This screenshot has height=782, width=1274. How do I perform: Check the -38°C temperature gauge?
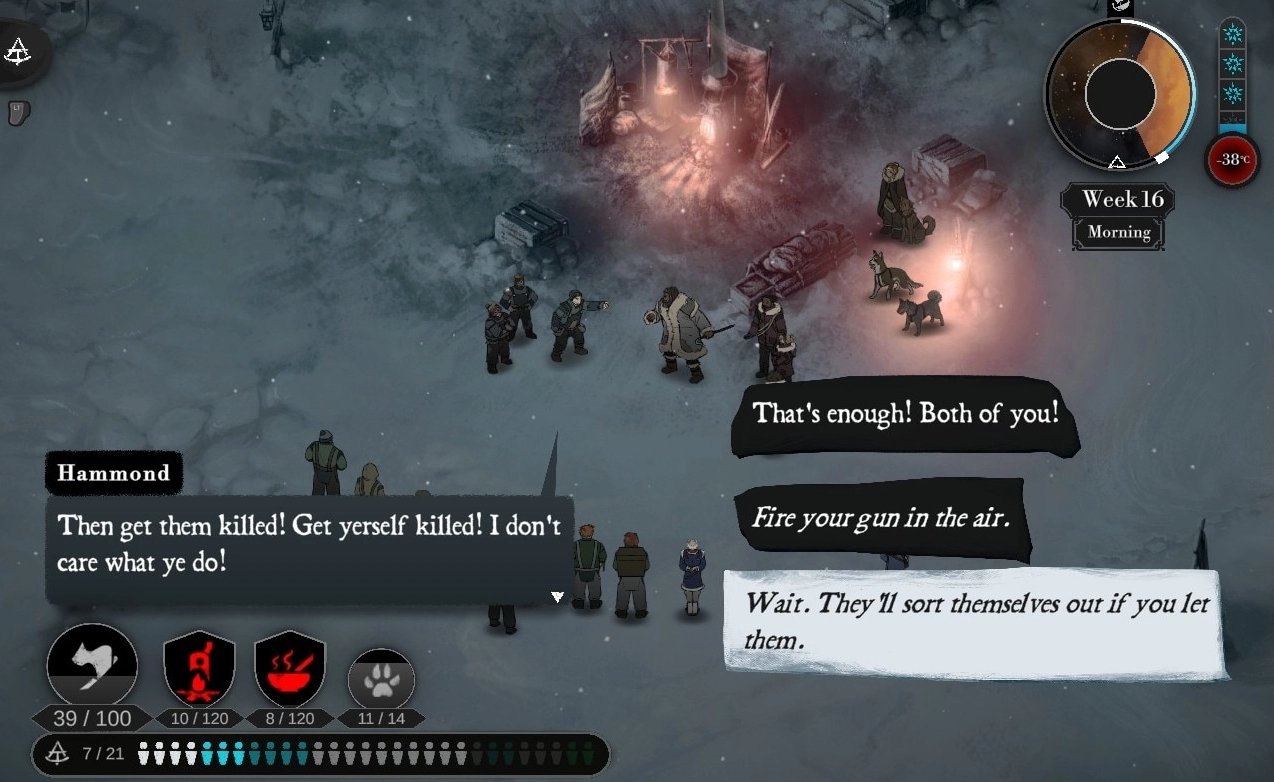[1231, 159]
